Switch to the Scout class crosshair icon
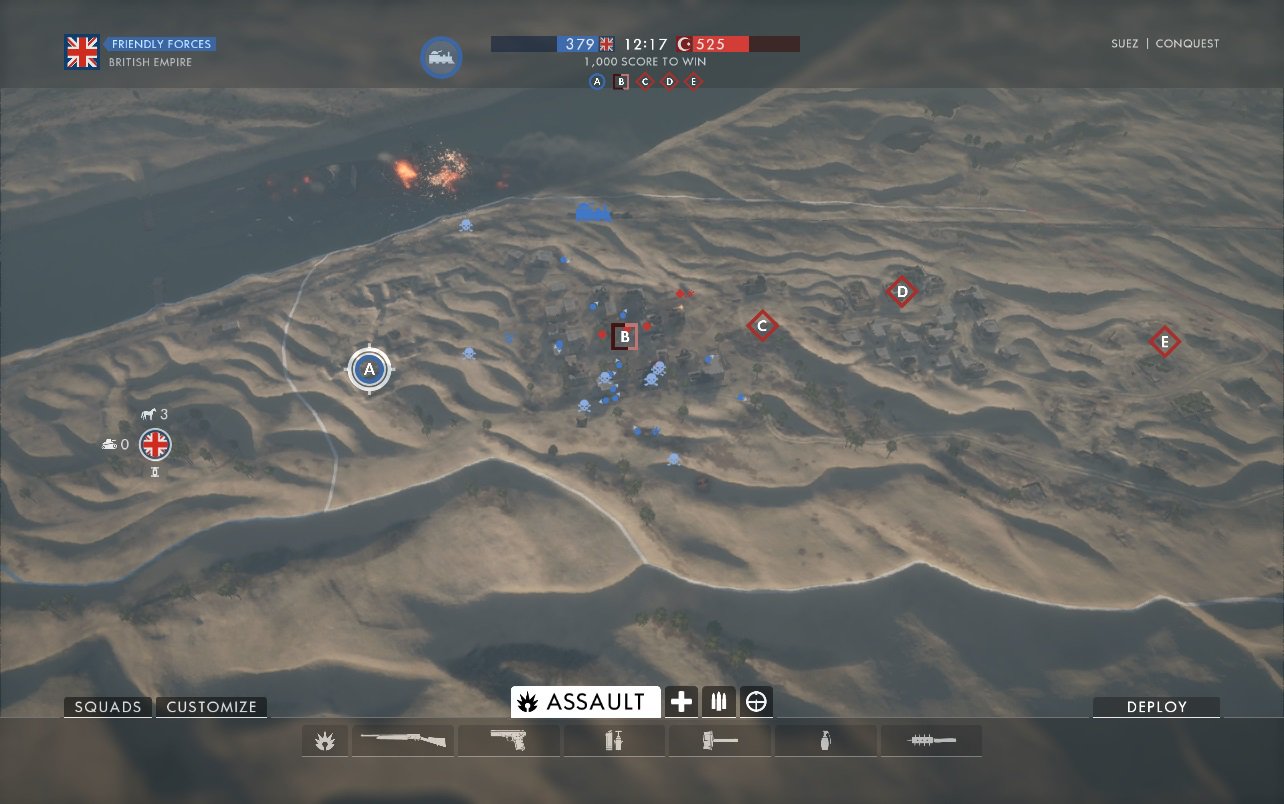 click(x=756, y=702)
